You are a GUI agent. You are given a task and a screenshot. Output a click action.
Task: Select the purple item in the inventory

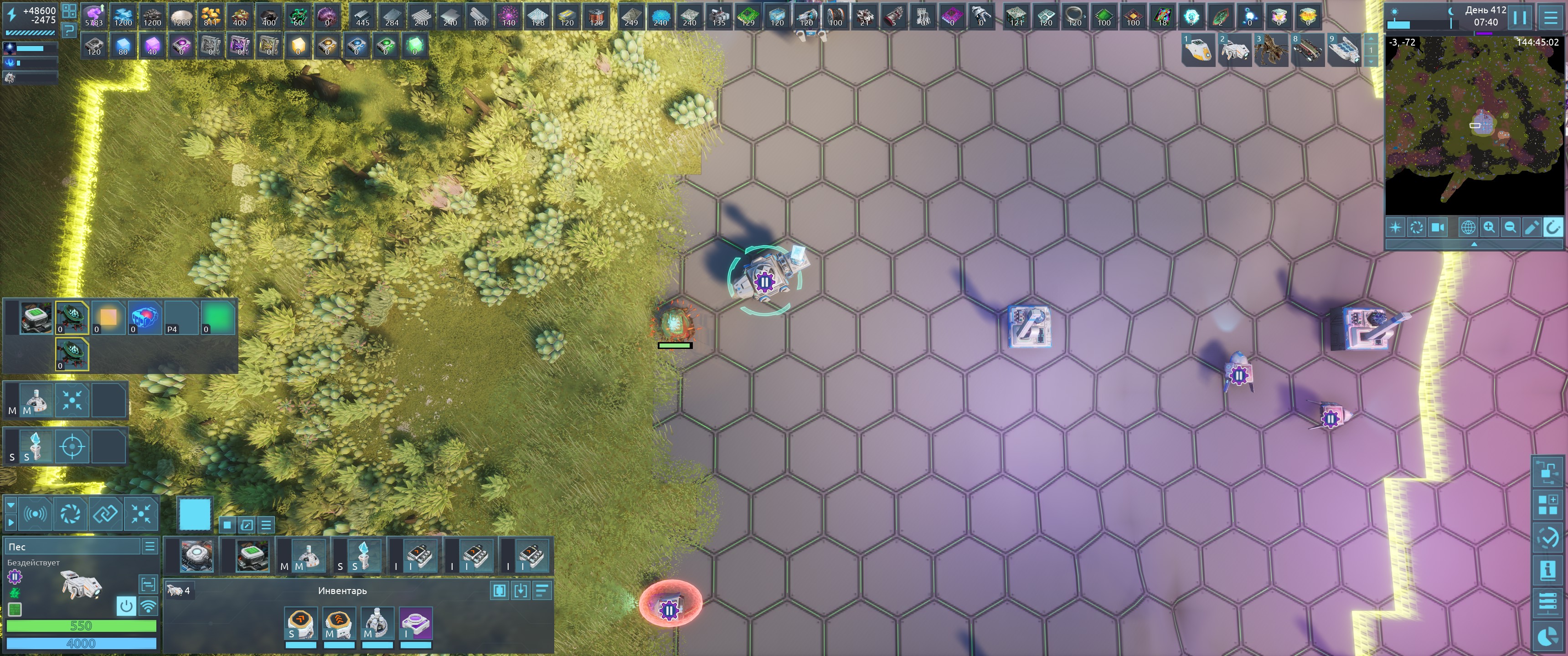[x=416, y=623]
